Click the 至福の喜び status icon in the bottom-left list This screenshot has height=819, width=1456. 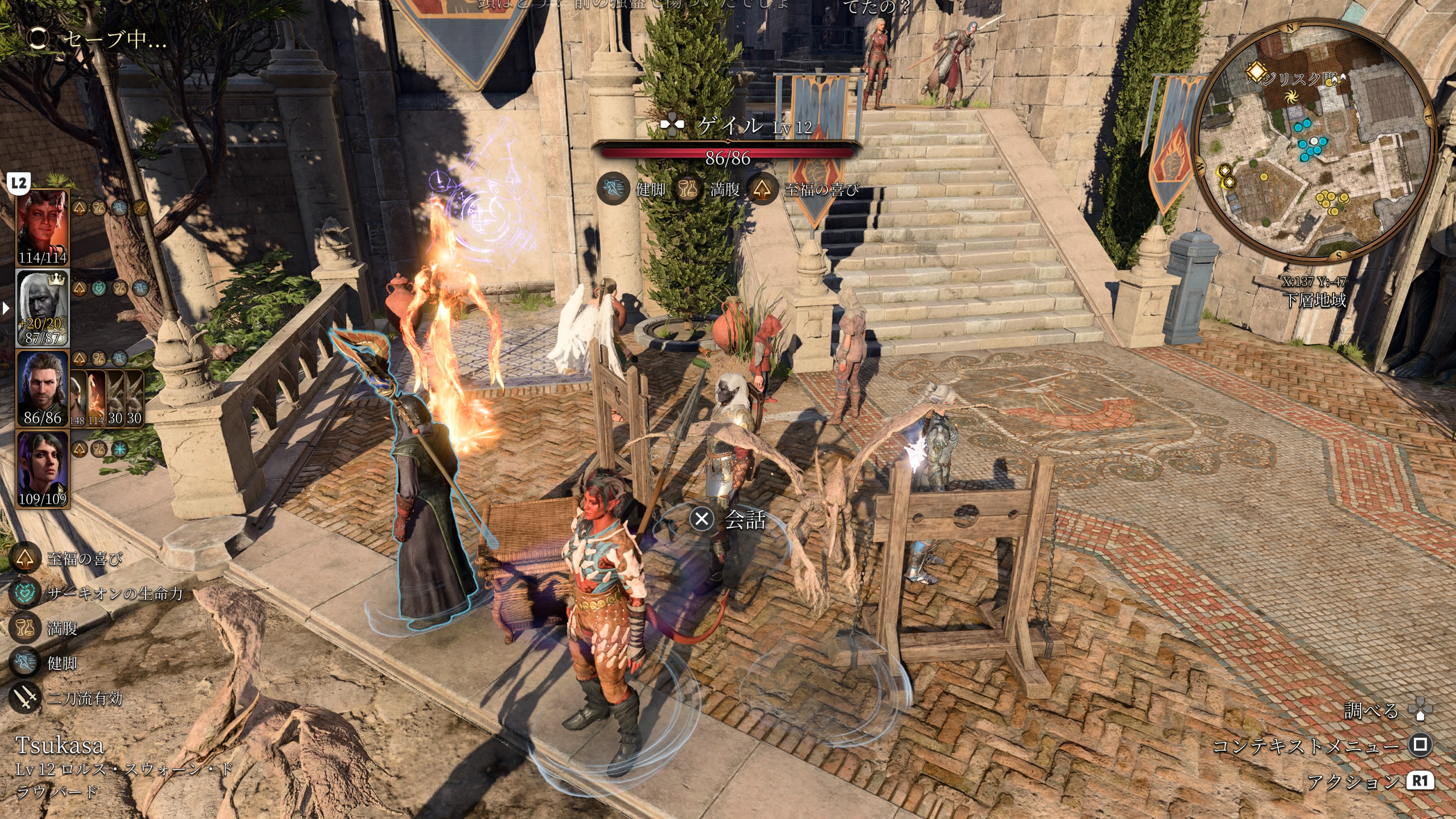25,559
